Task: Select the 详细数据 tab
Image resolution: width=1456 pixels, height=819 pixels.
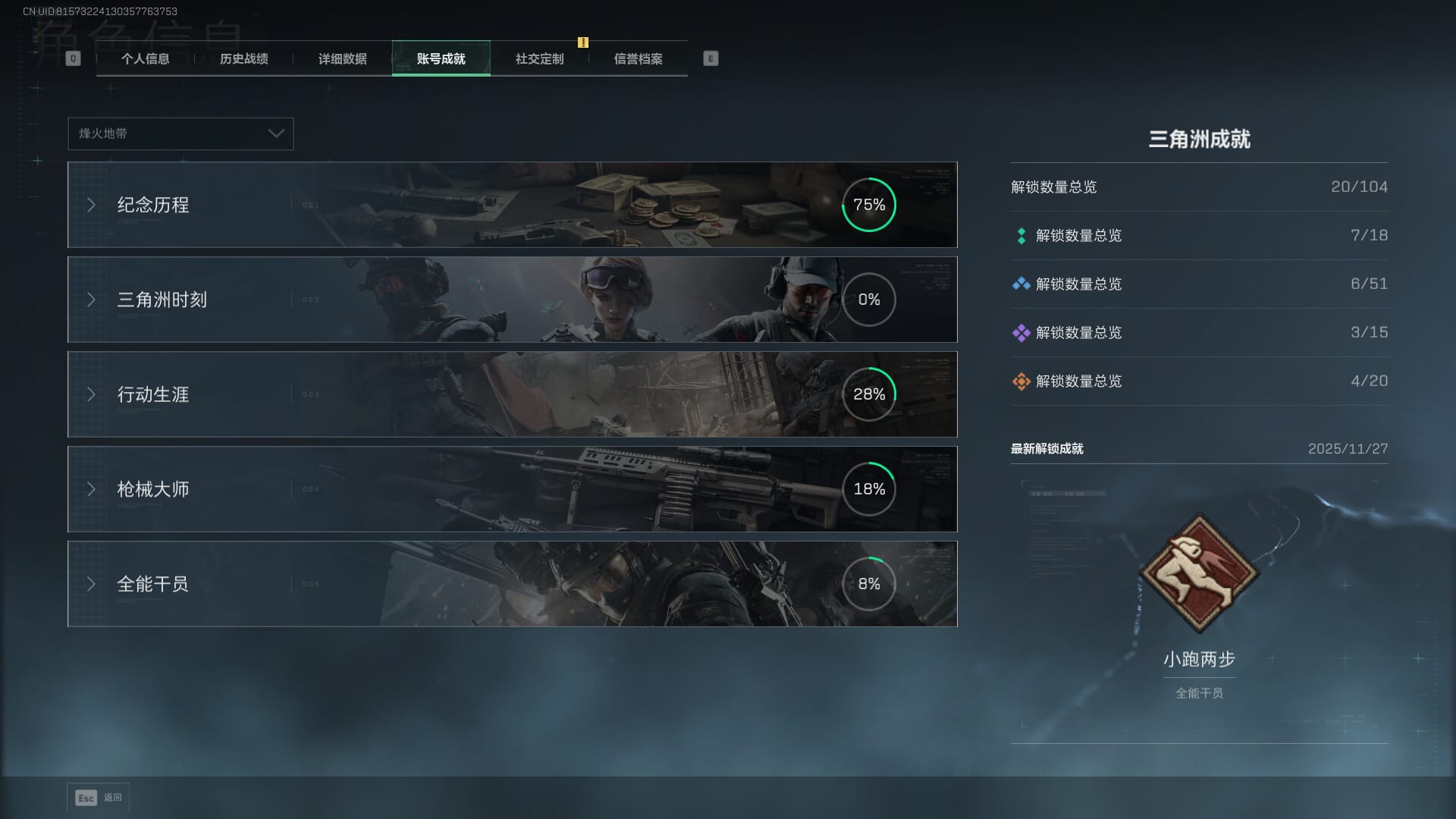Action: pyautogui.click(x=342, y=59)
